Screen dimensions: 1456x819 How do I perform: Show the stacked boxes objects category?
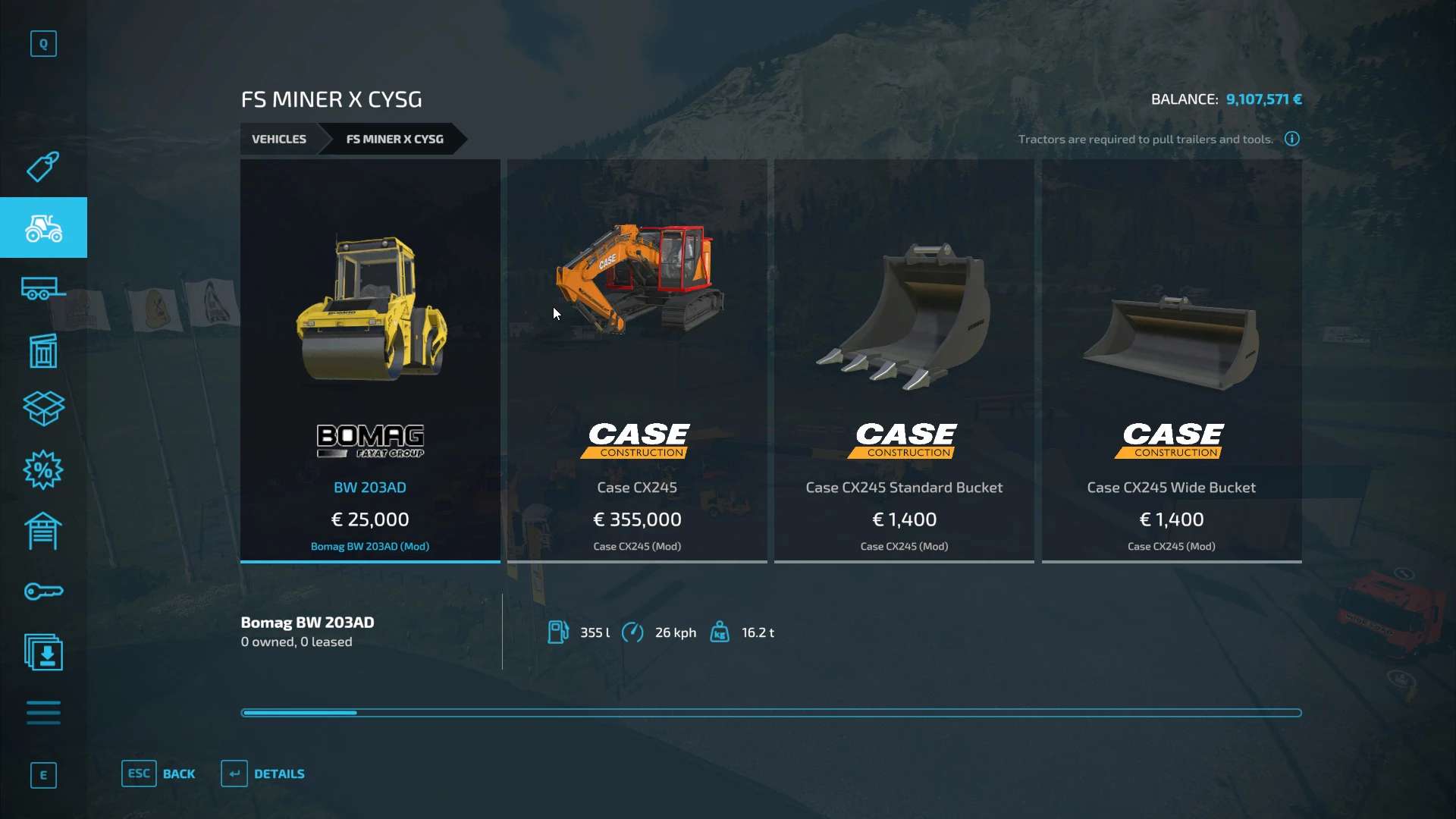click(x=43, y=409)
